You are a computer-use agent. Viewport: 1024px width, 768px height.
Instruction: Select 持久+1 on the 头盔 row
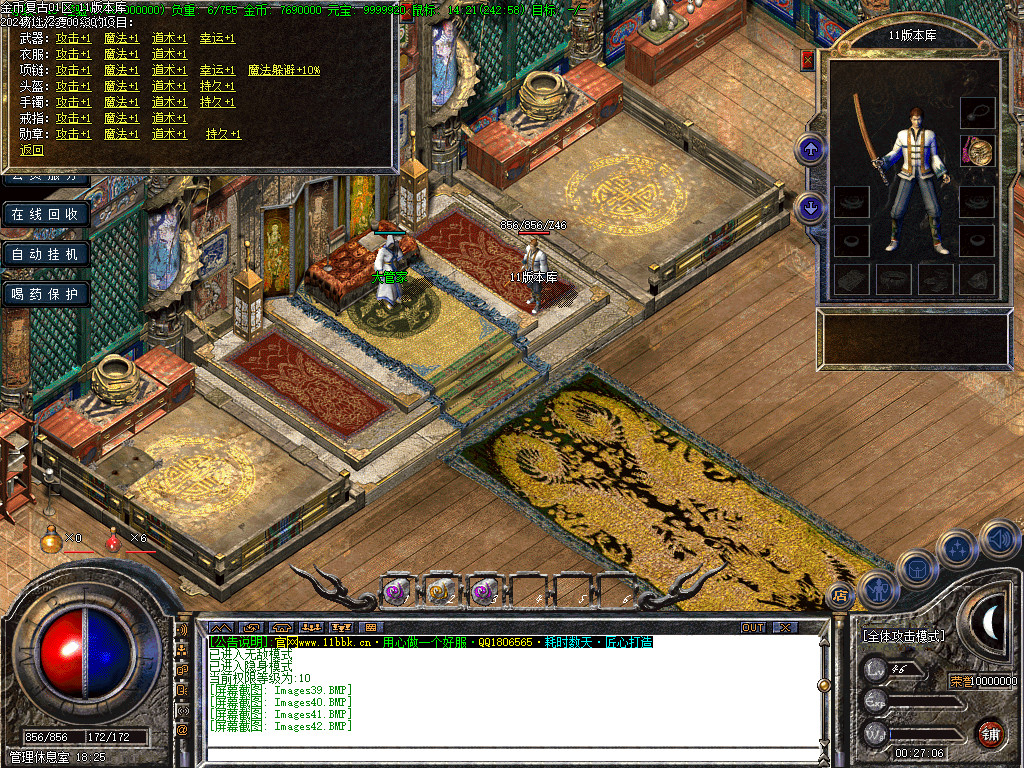(217, 87)
